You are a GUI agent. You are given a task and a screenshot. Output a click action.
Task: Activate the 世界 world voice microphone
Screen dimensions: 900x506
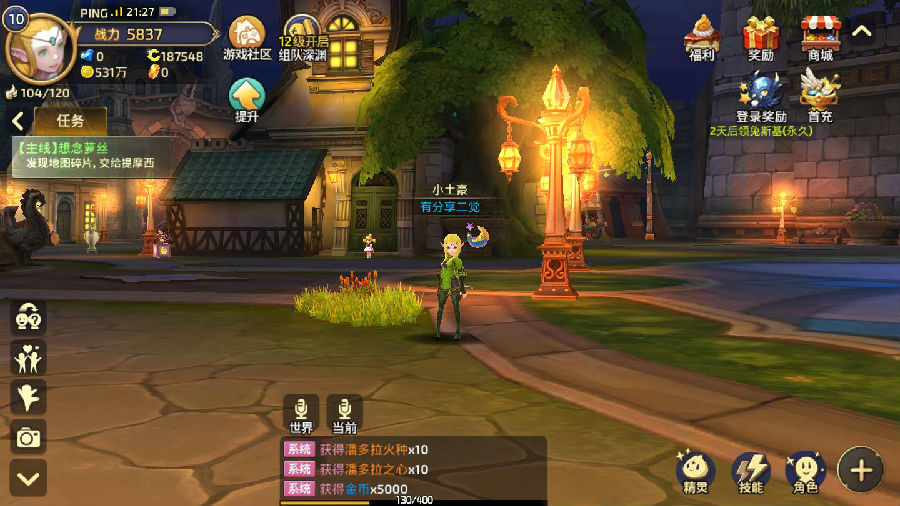pyautogui.click(x=301, y=413)
